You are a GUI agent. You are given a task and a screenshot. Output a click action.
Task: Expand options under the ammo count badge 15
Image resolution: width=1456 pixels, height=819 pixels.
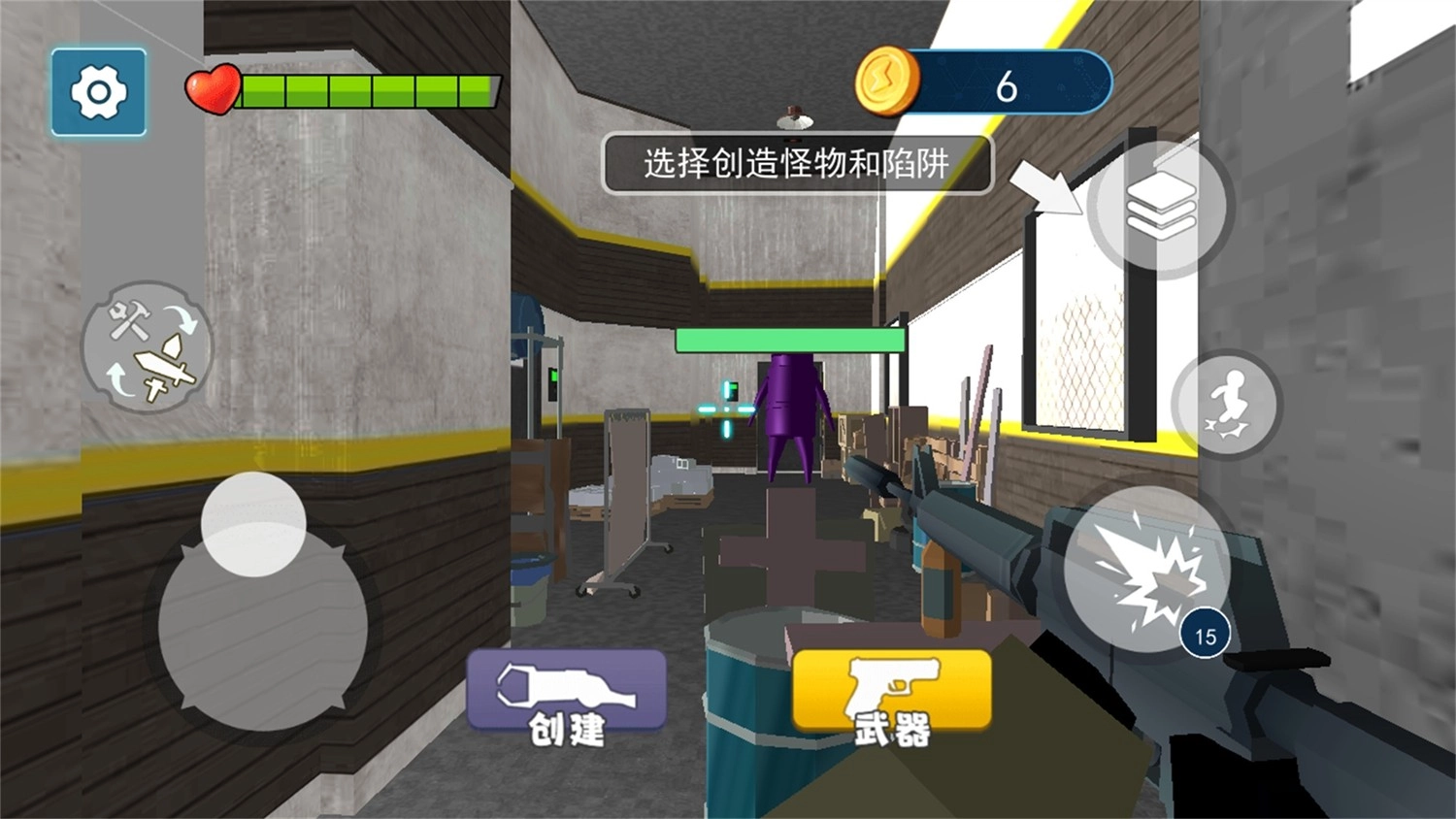(1207, 634)
